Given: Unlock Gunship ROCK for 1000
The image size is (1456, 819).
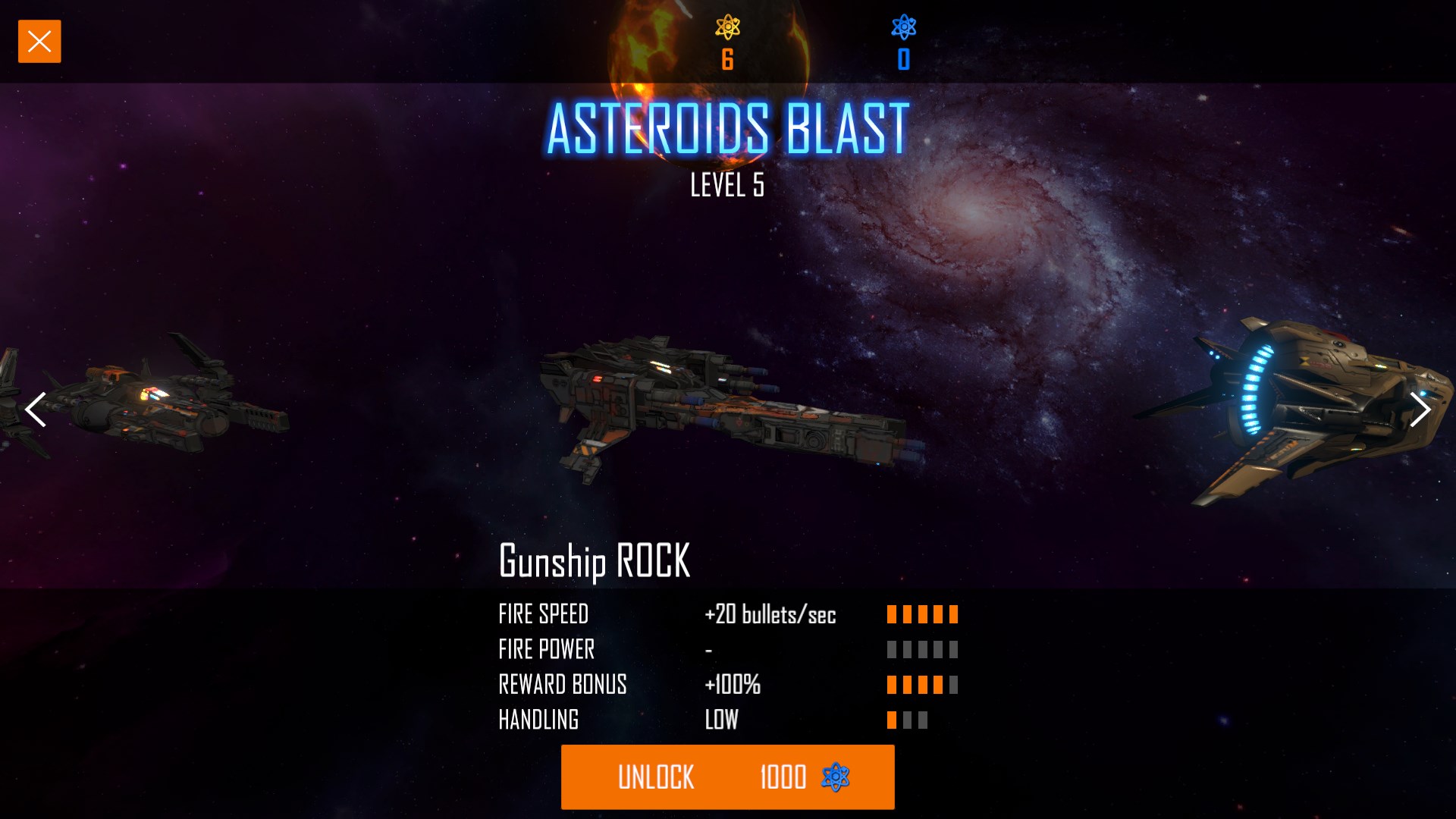Looking at the screenshot, I should pos(727,777).
